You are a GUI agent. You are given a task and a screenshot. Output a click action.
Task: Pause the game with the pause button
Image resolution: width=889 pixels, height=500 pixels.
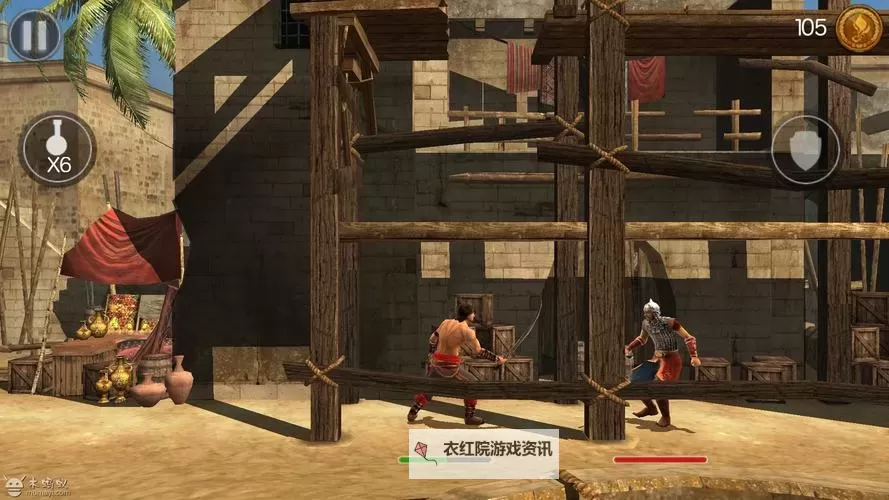pyautogui.click(x=34, y=35)
